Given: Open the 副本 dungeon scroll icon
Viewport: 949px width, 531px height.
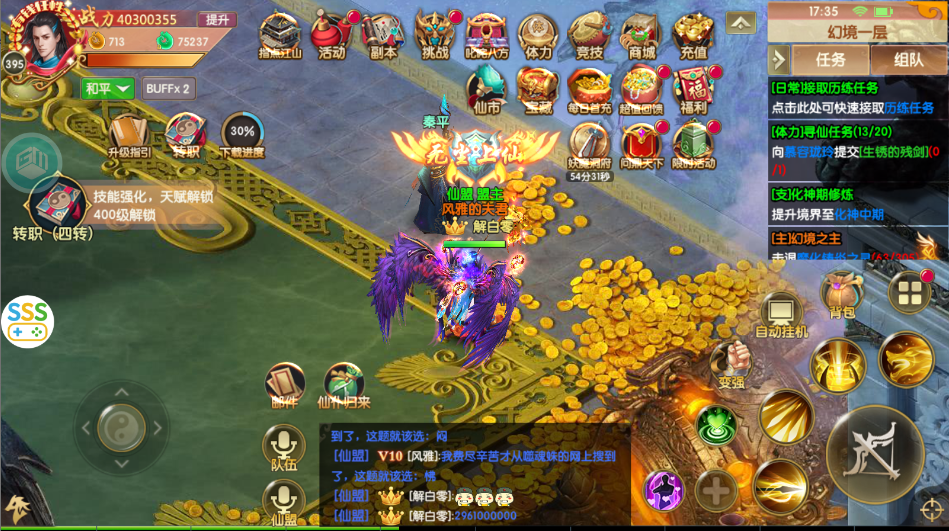Looking at the screenshot, I should coord(382,37).
